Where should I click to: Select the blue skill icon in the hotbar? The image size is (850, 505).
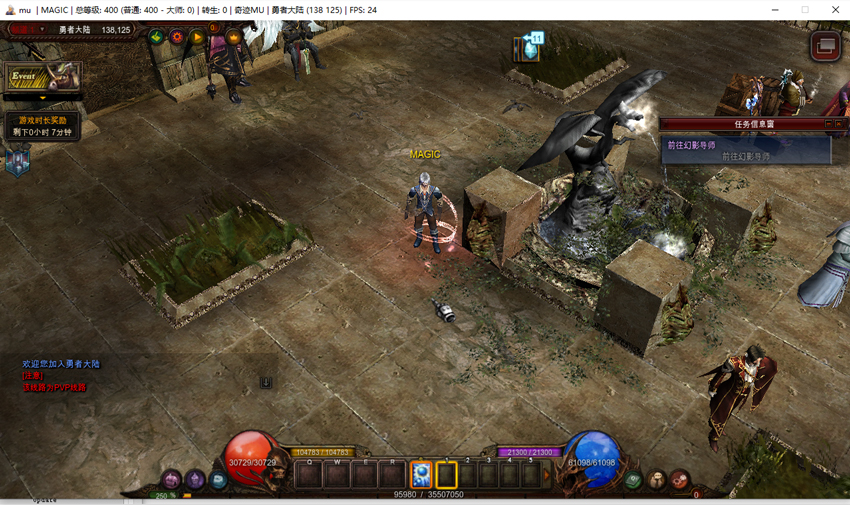[421, 474]
